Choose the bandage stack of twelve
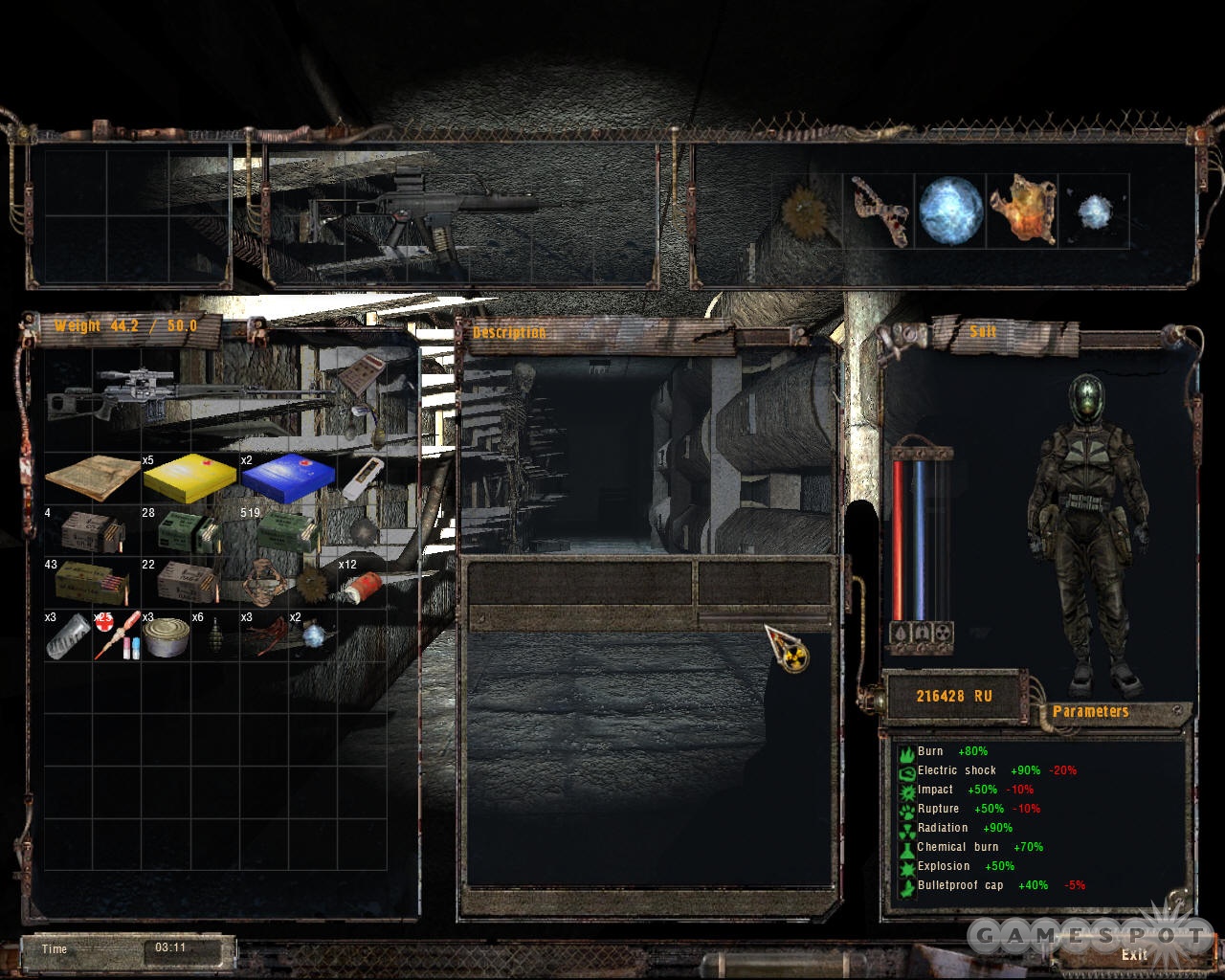Viewport: 1225px width, 980px height. pos(361,587)
